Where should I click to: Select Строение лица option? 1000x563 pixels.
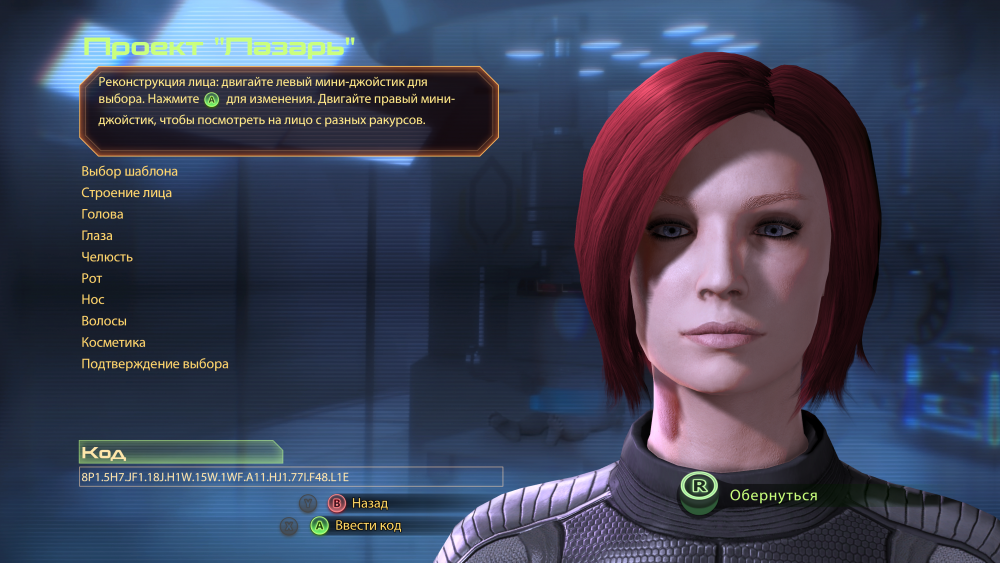click(x=126, y=193)
